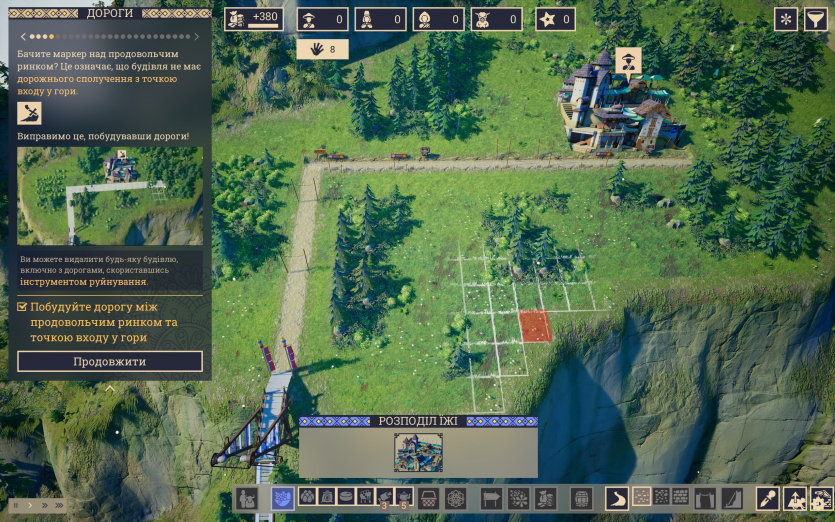This screenshot has width=835, height=522.
Task: Click the available workers hand indicator
Action: point(322,48)
